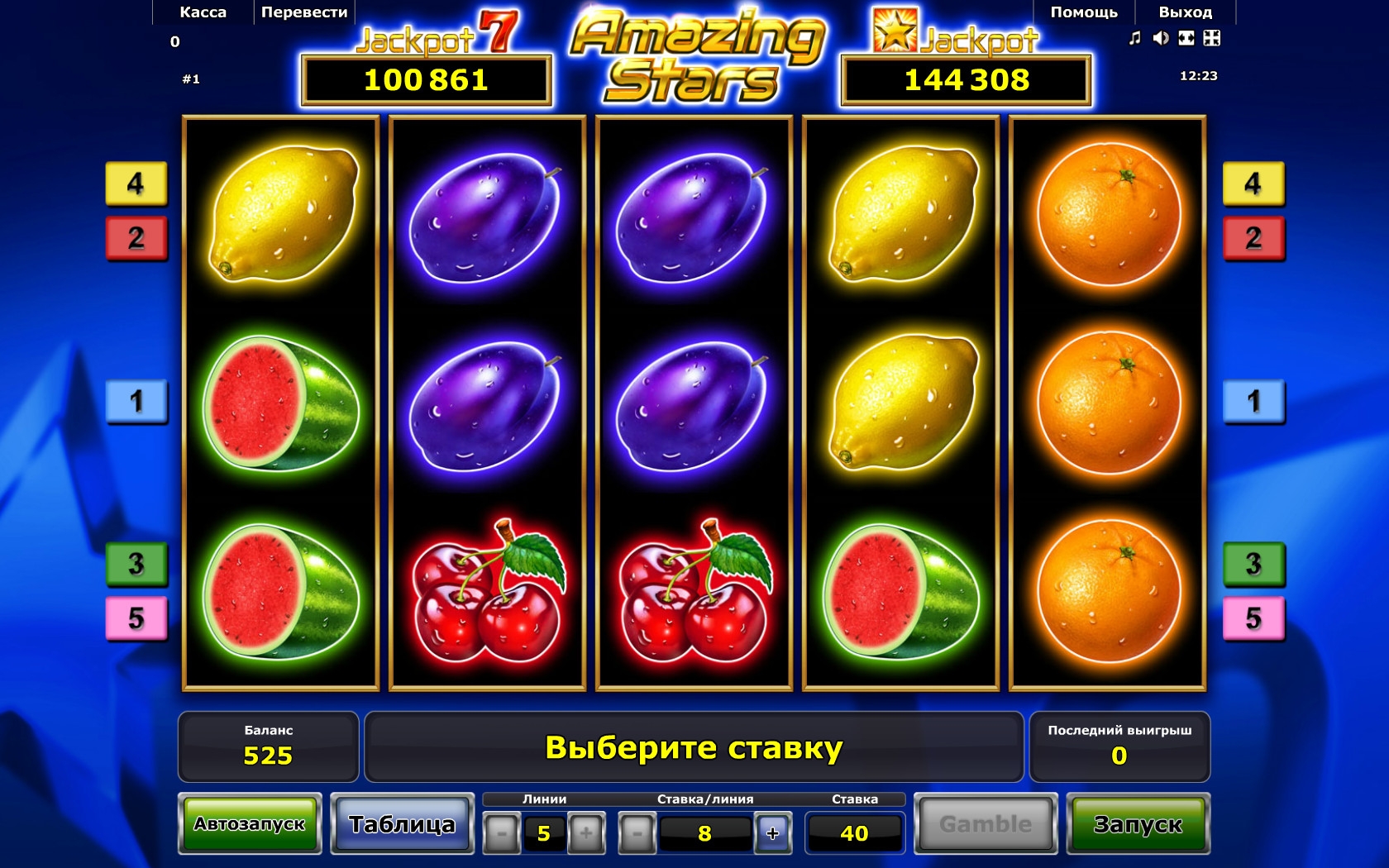1389x868 pixels.
Task: Open the Перевести transfer menu
Action: pyautogui.click(x=303, y=12)
